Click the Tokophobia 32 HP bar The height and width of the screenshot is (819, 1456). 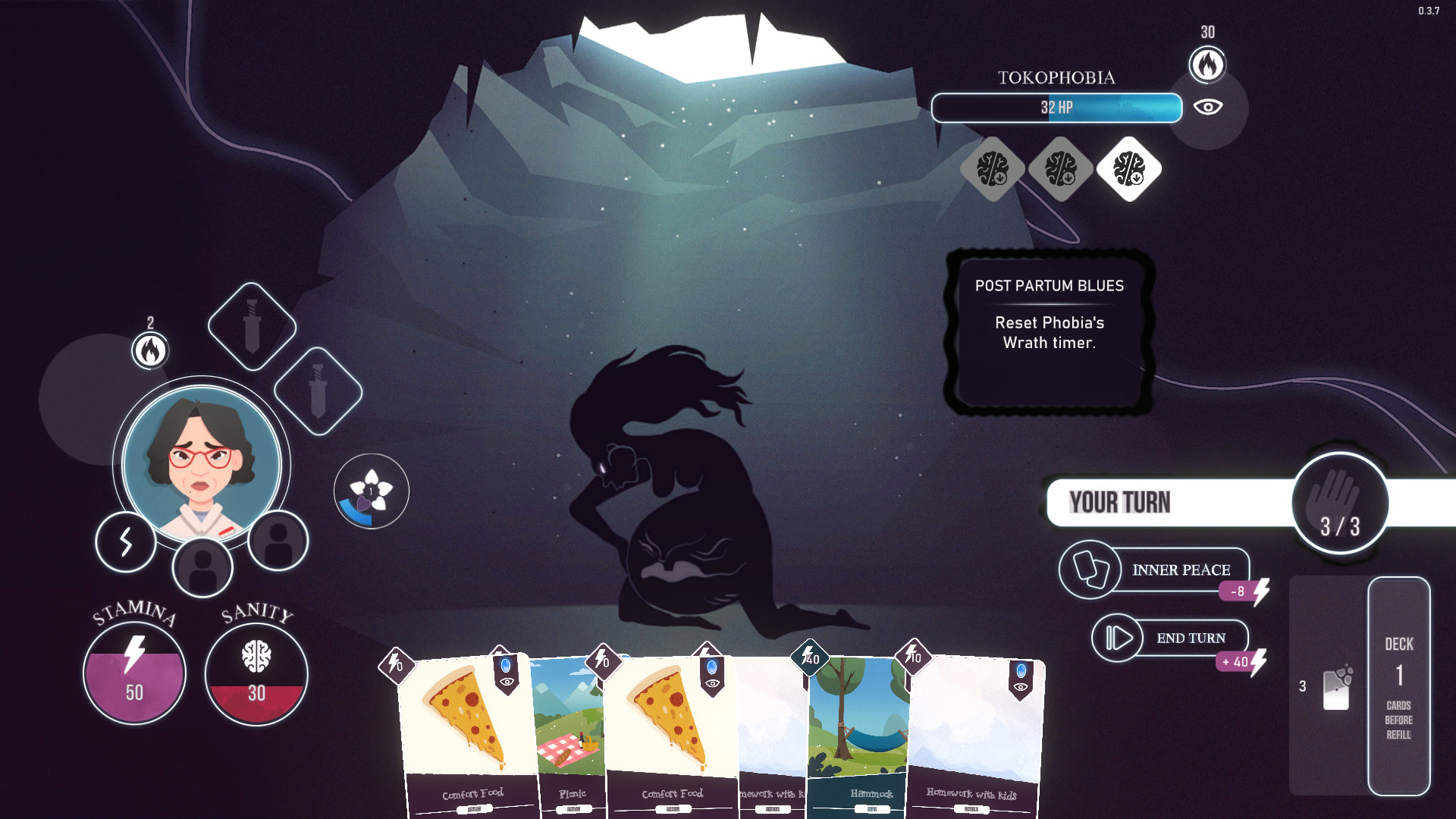click(1056, 108)
